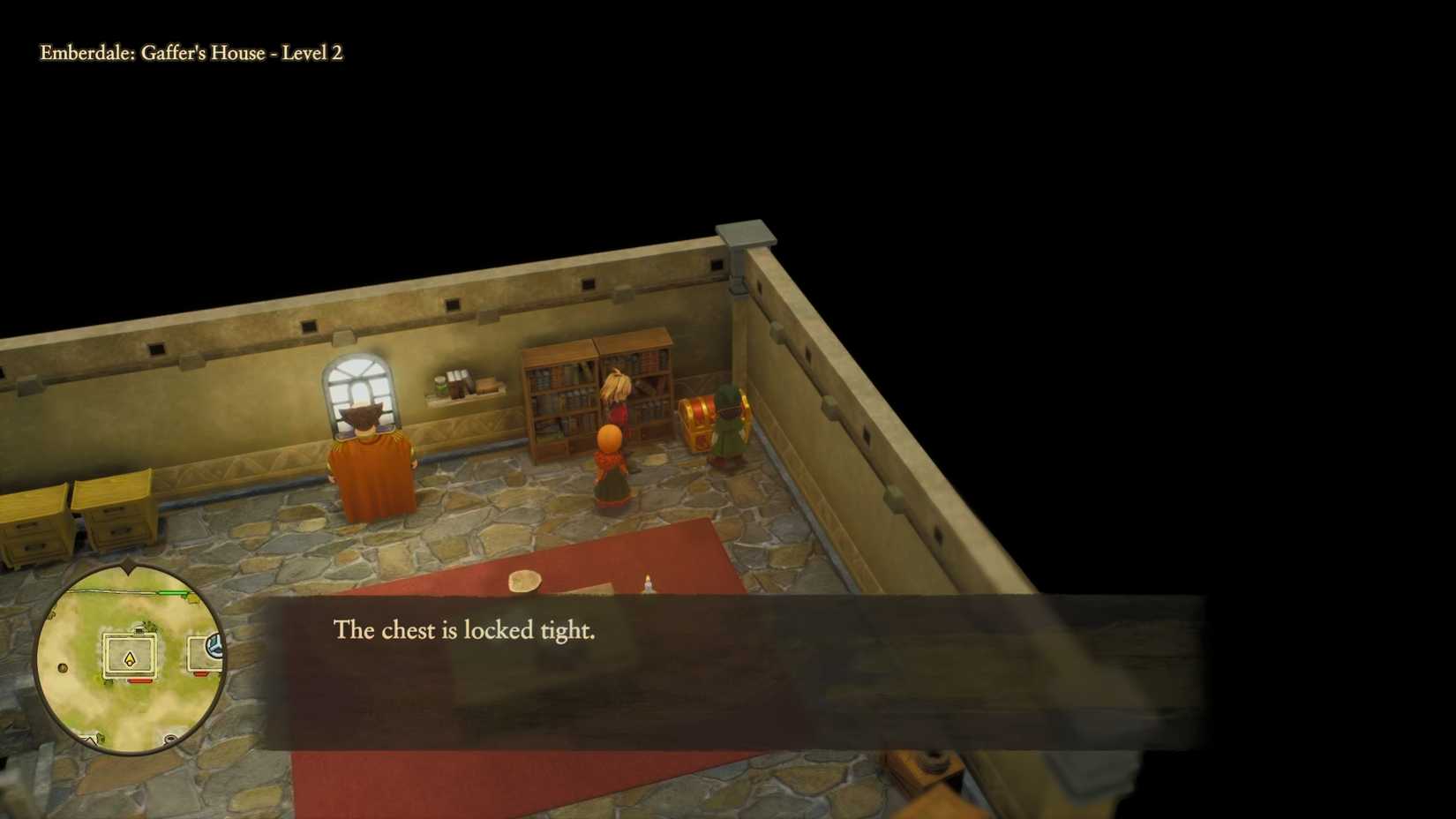Click the lit candle on the table
Image resolution: width=1456 pixels, height=819 pixels.
[647, 582]
